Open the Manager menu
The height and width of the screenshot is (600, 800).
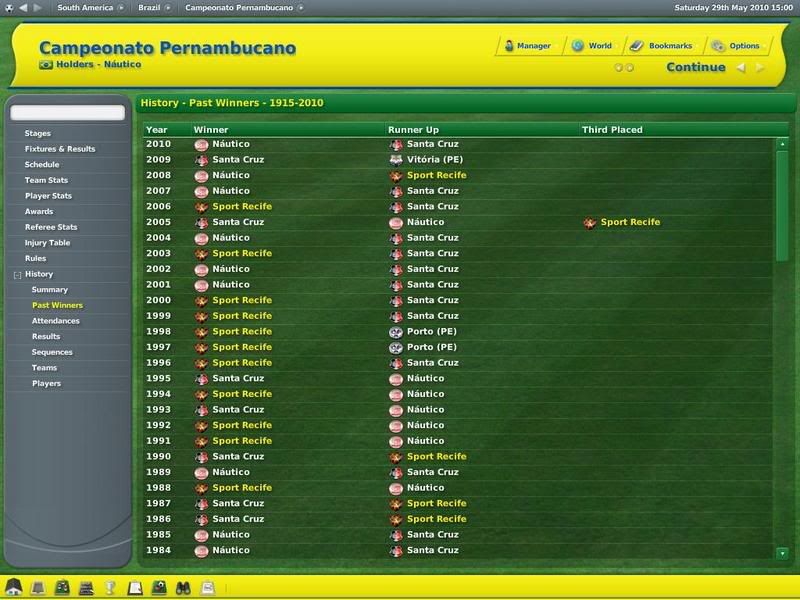point(527,46)
